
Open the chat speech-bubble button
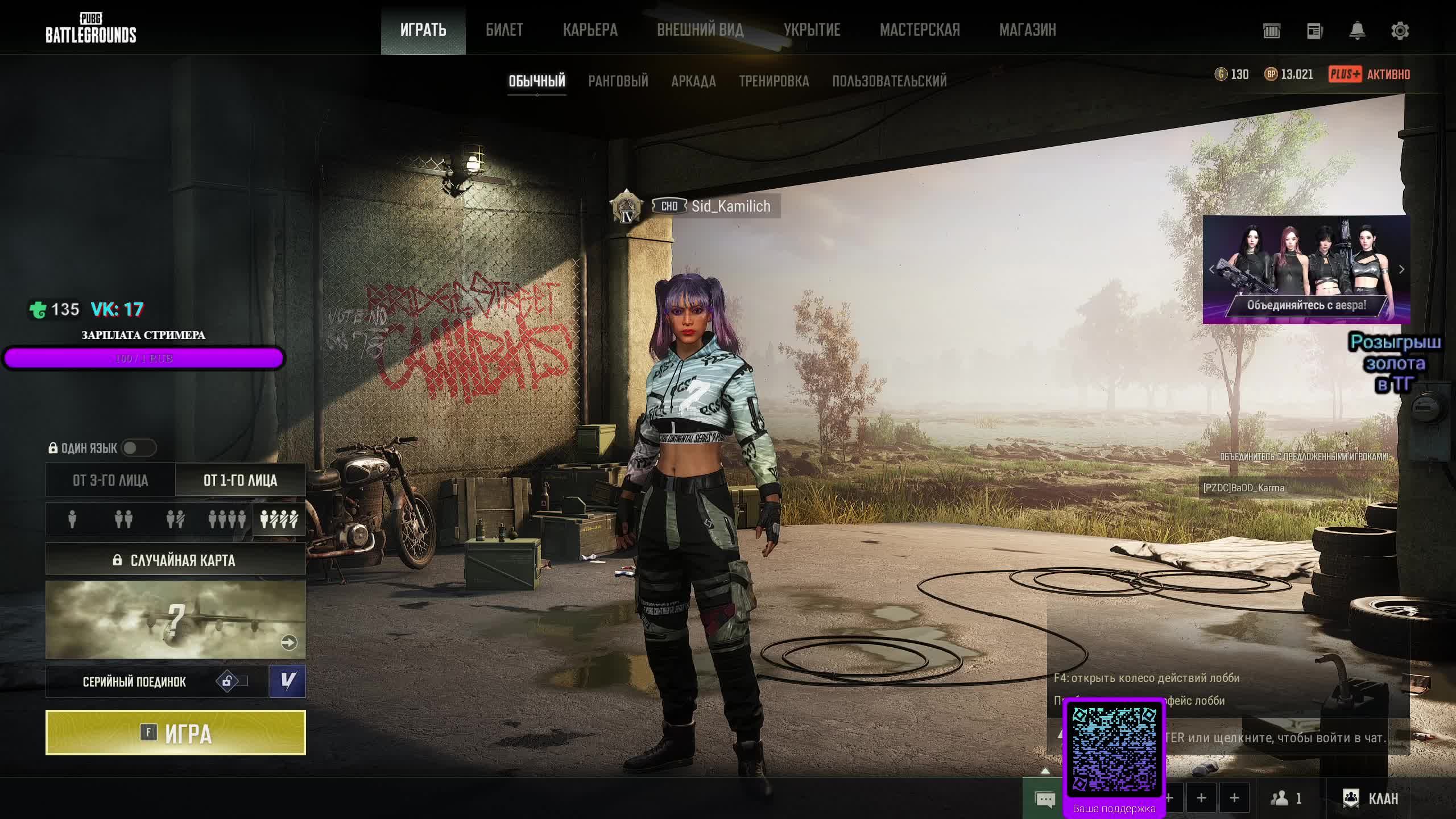[1045, 799]
